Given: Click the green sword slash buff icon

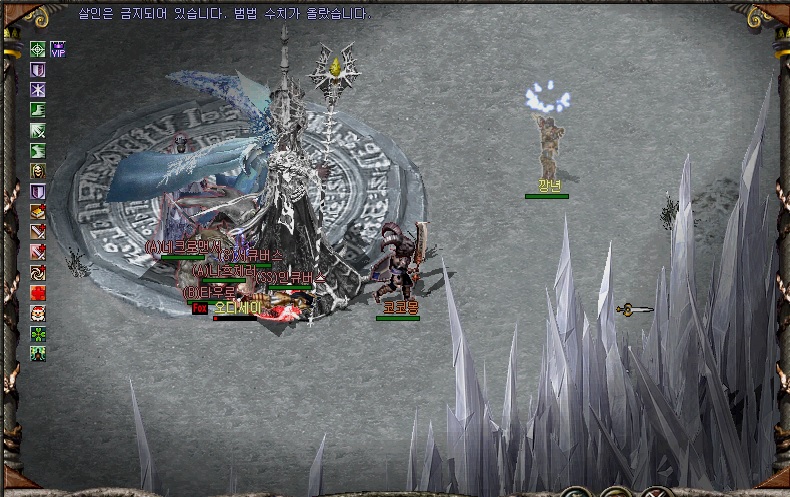Looking at the screenshot, I should click(38, 130).
